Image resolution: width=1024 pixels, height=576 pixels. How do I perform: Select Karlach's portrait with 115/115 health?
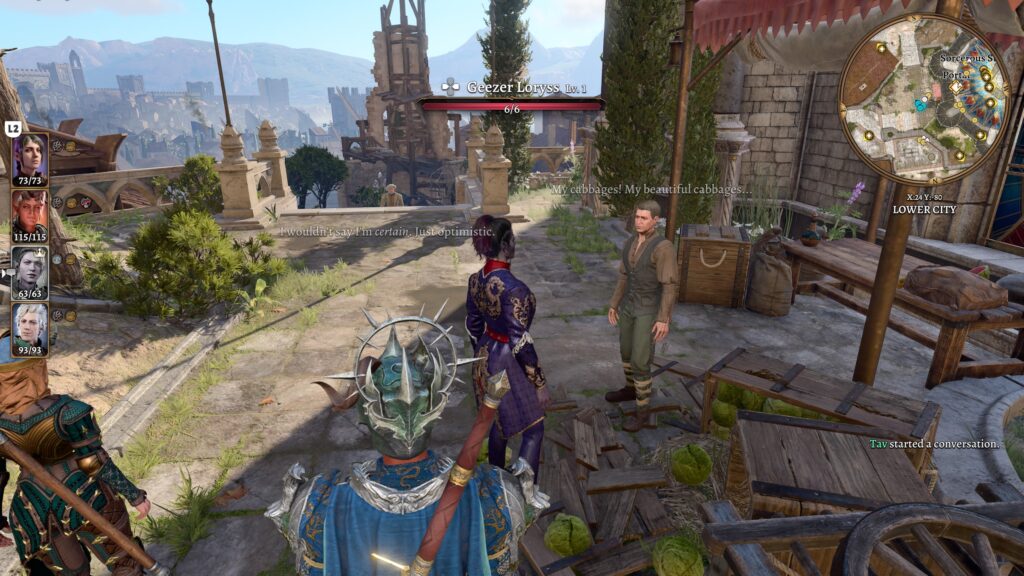pyautogui.click(x=29, y=213)
